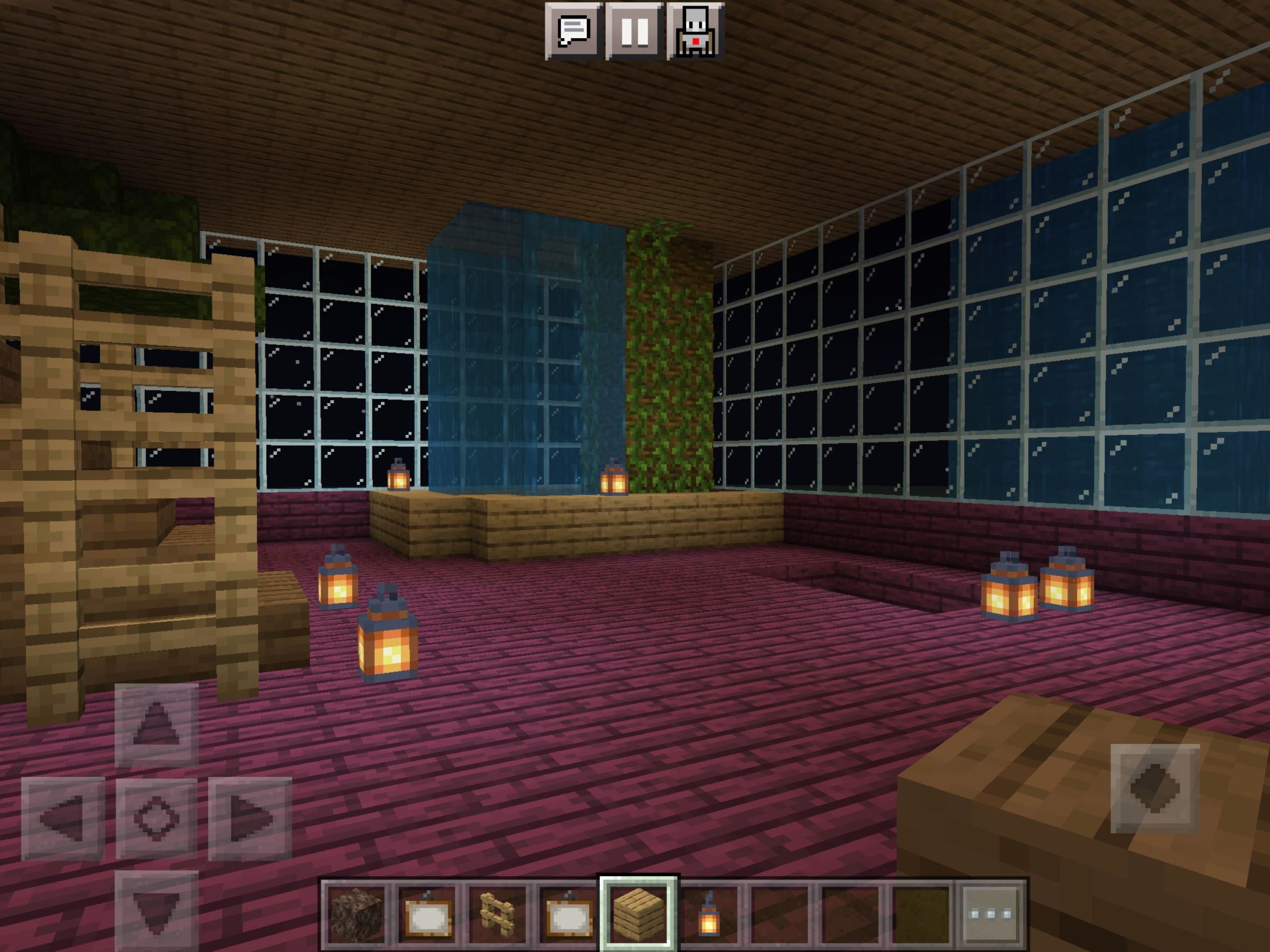This screenshot has width=1270, height=952.
Task: Pause the game
Action: tap(634, 31)
